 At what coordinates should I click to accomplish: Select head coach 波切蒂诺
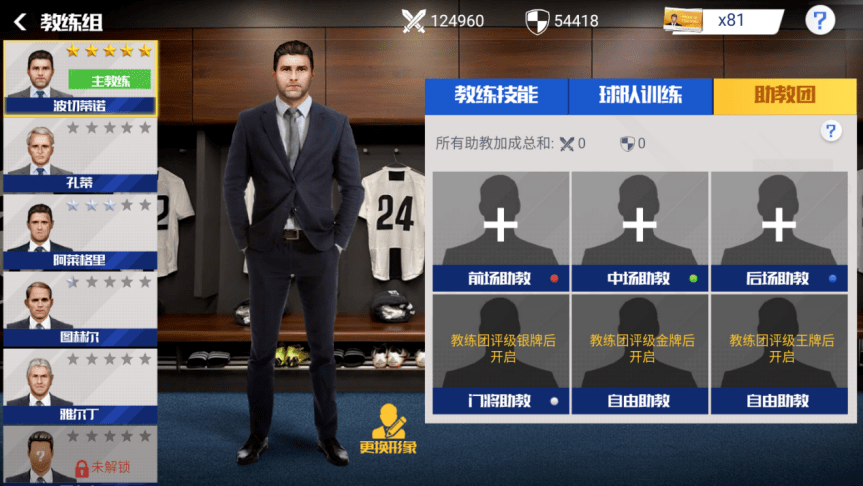tap(79, 78)
